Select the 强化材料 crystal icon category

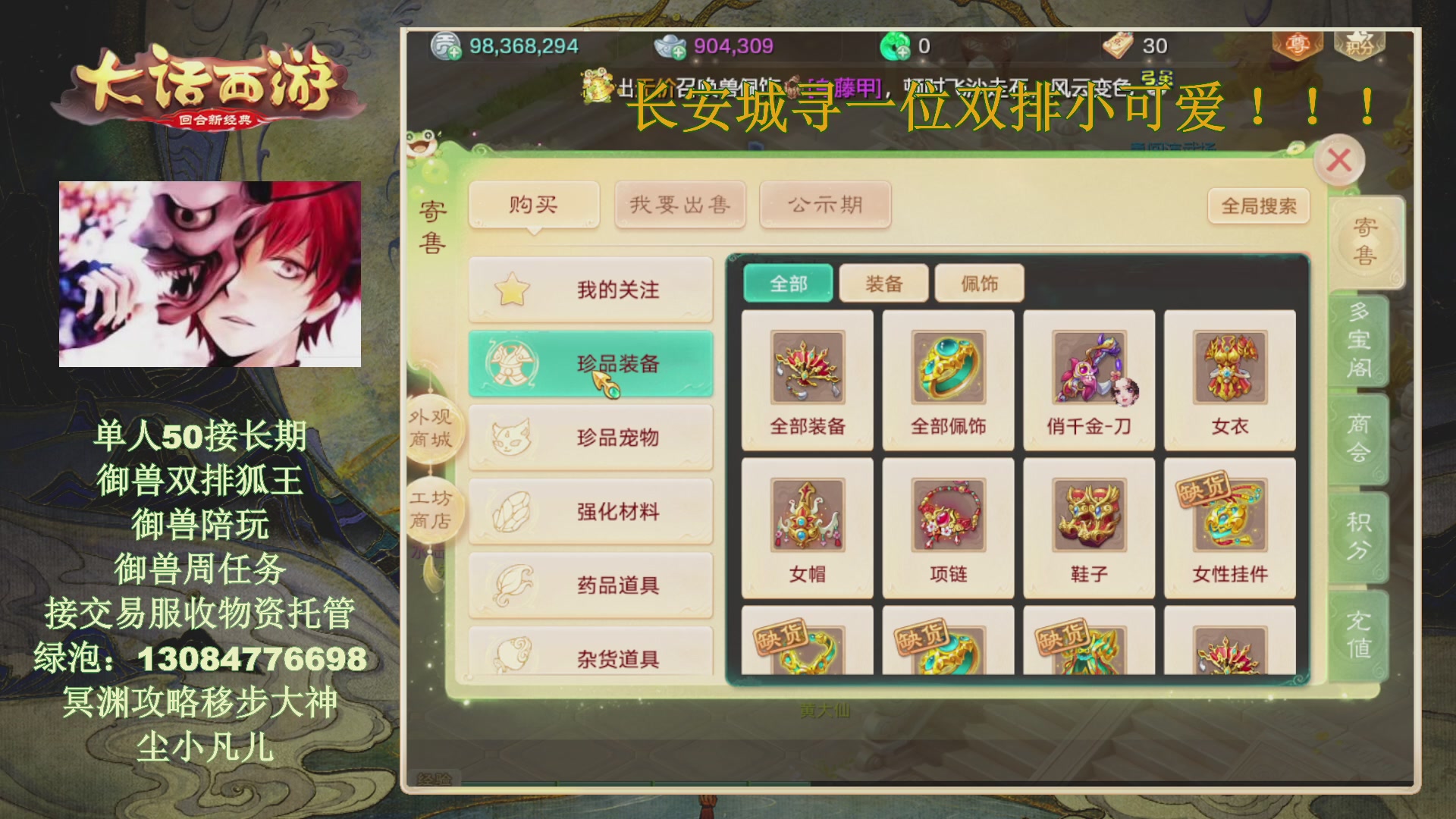(512, 510)
